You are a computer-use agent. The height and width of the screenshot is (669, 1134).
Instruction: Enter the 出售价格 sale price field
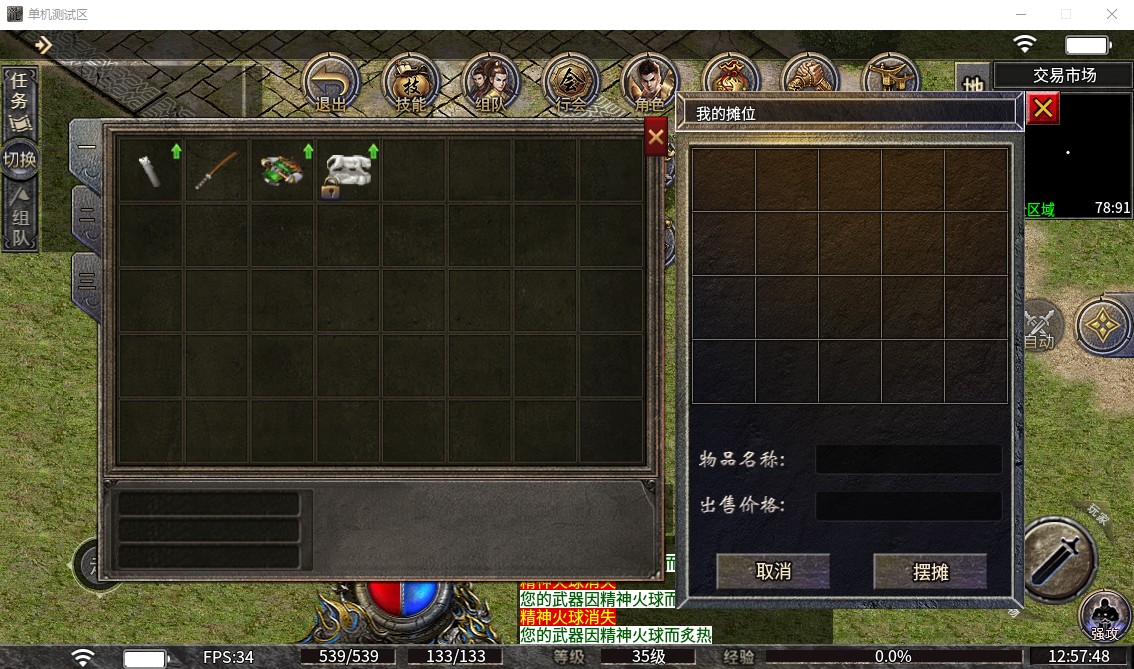(908, 505)
